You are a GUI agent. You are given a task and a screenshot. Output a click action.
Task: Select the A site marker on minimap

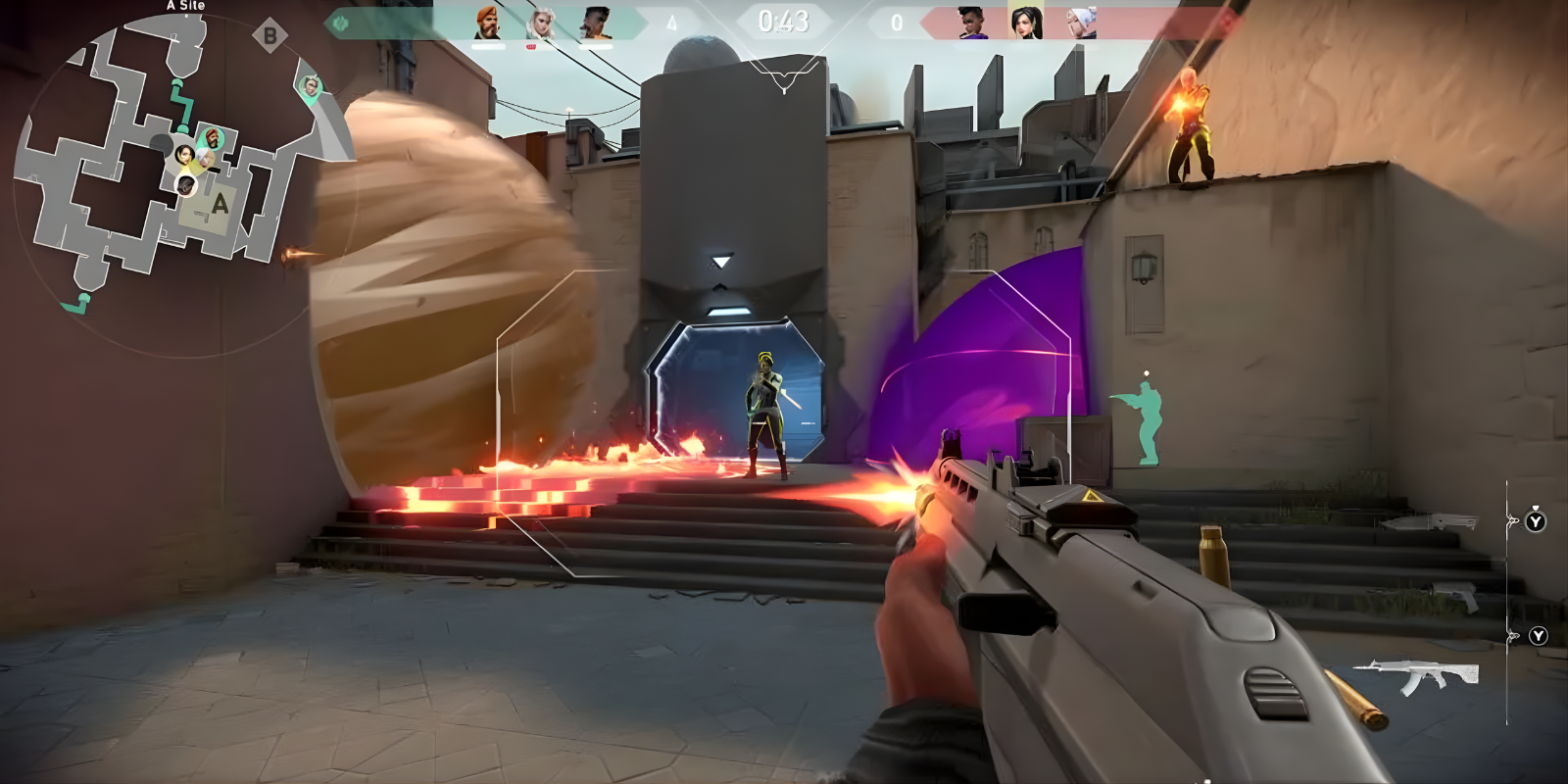pos(220,204)
